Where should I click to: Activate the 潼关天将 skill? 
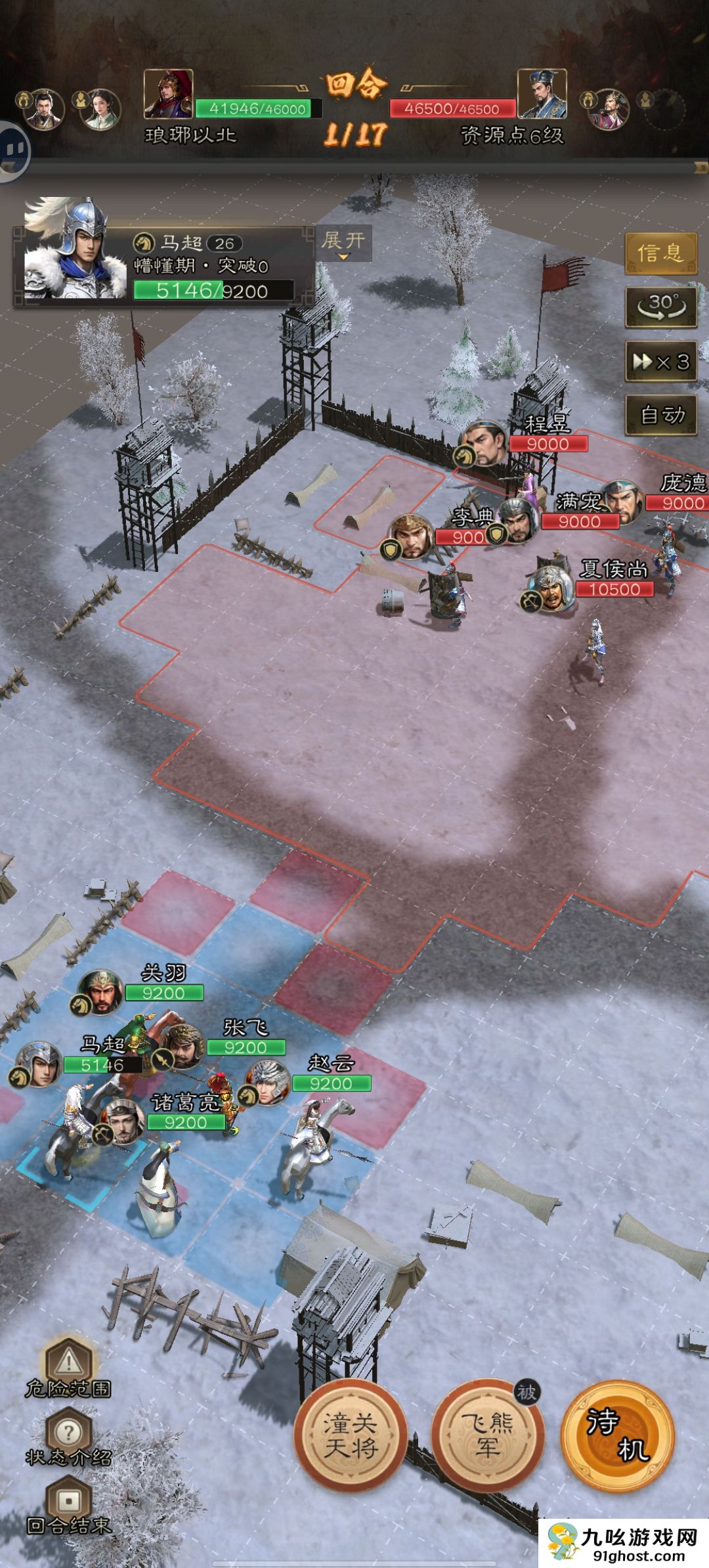pos(350,1435)
